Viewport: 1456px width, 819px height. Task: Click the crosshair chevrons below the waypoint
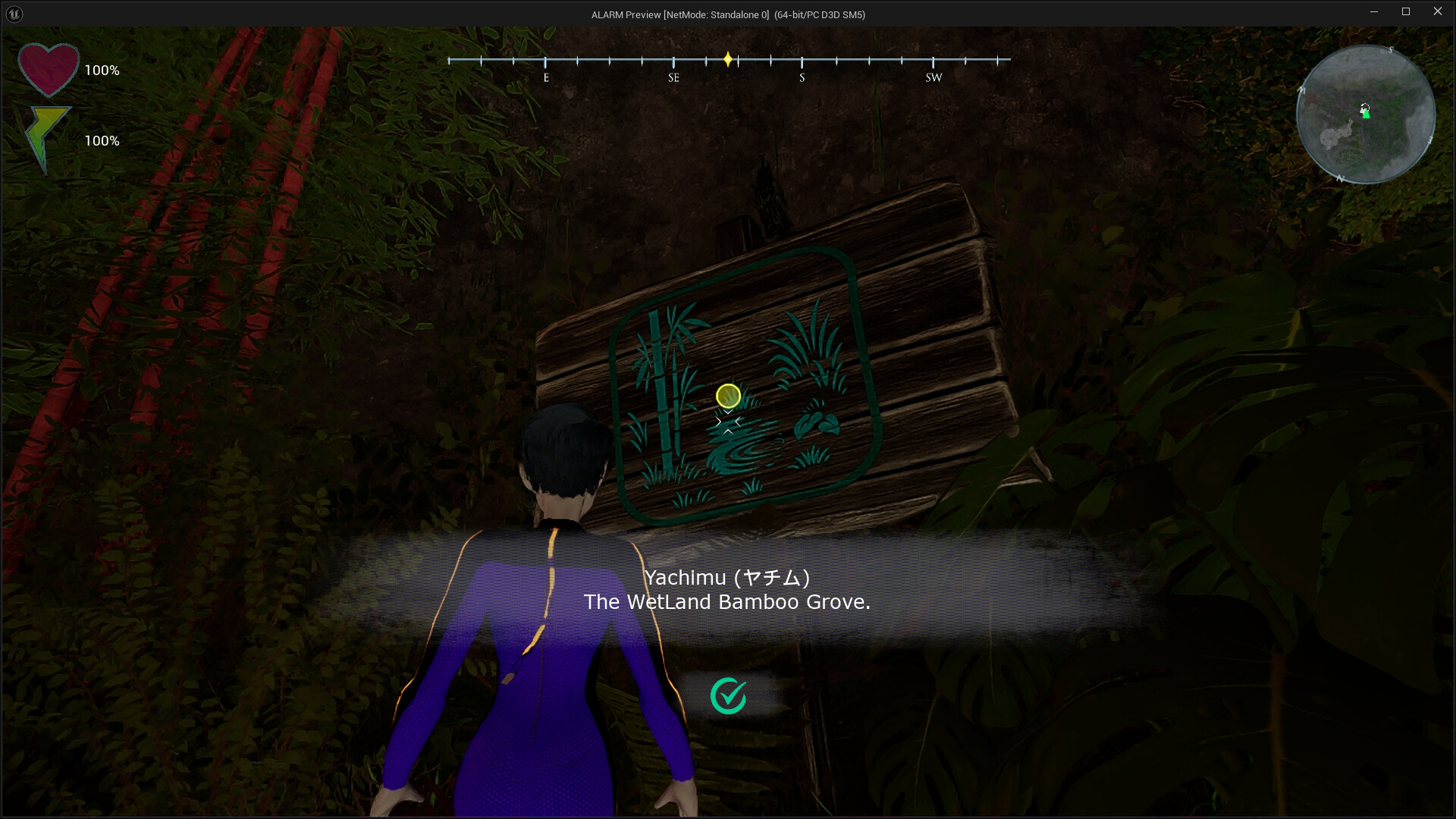[728, 422]
